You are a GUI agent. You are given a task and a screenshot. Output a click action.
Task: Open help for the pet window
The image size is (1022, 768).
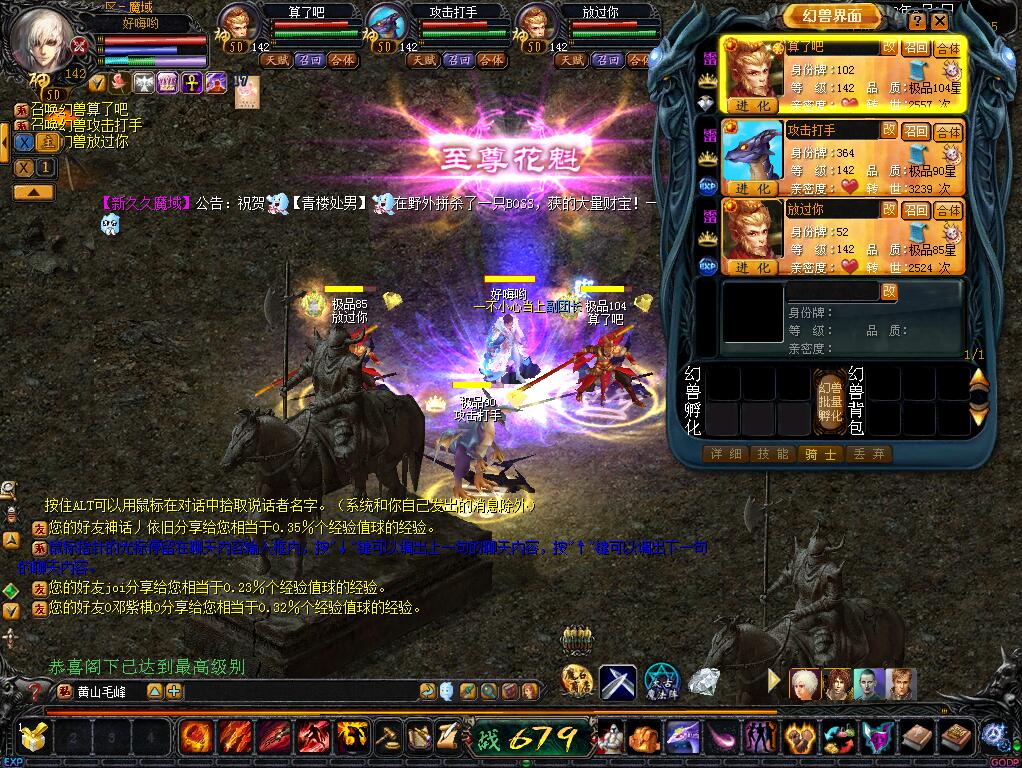(917, 20)
